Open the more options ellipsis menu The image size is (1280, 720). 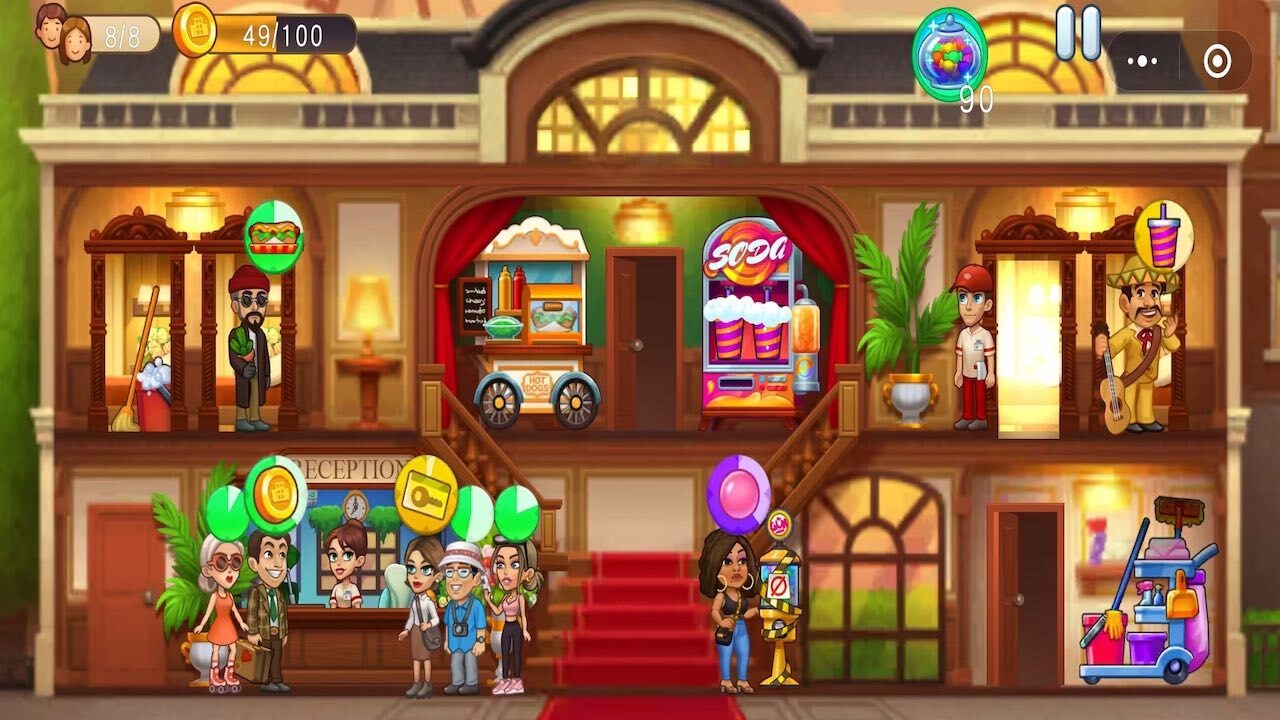[x=1143, y=61]
